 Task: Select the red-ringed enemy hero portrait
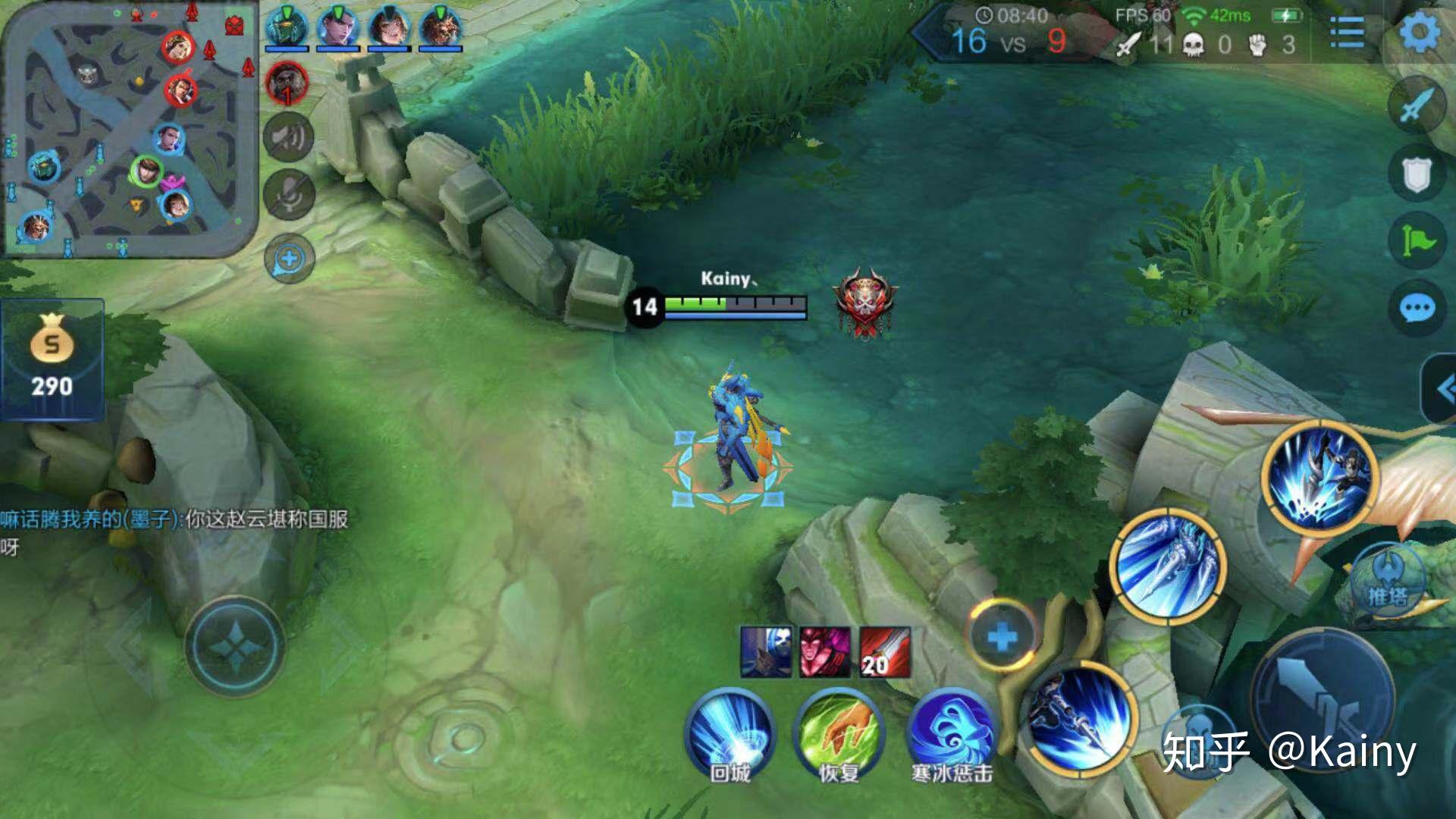click(x=287, y=82)
